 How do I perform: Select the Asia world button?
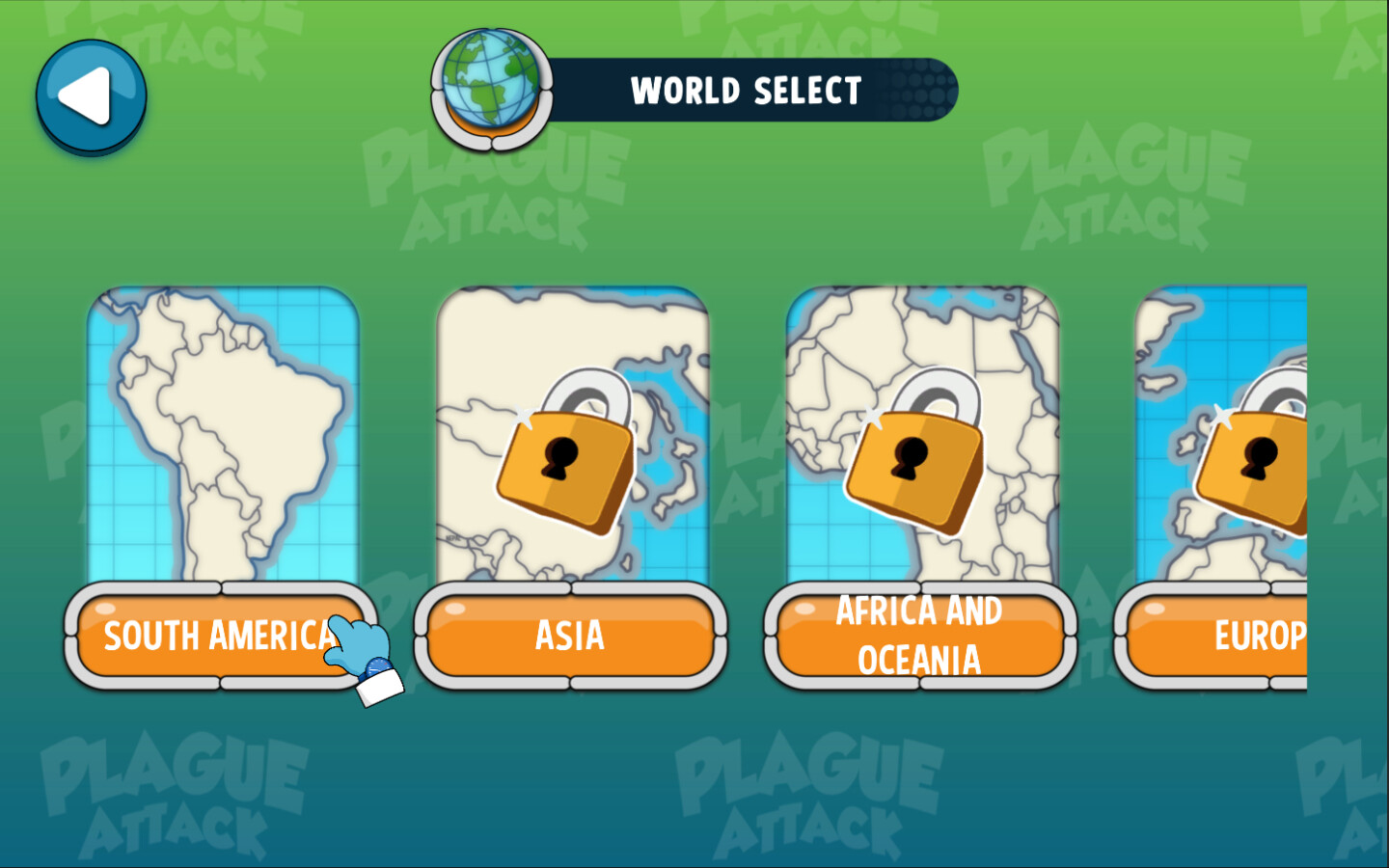[x=570, y=637]
